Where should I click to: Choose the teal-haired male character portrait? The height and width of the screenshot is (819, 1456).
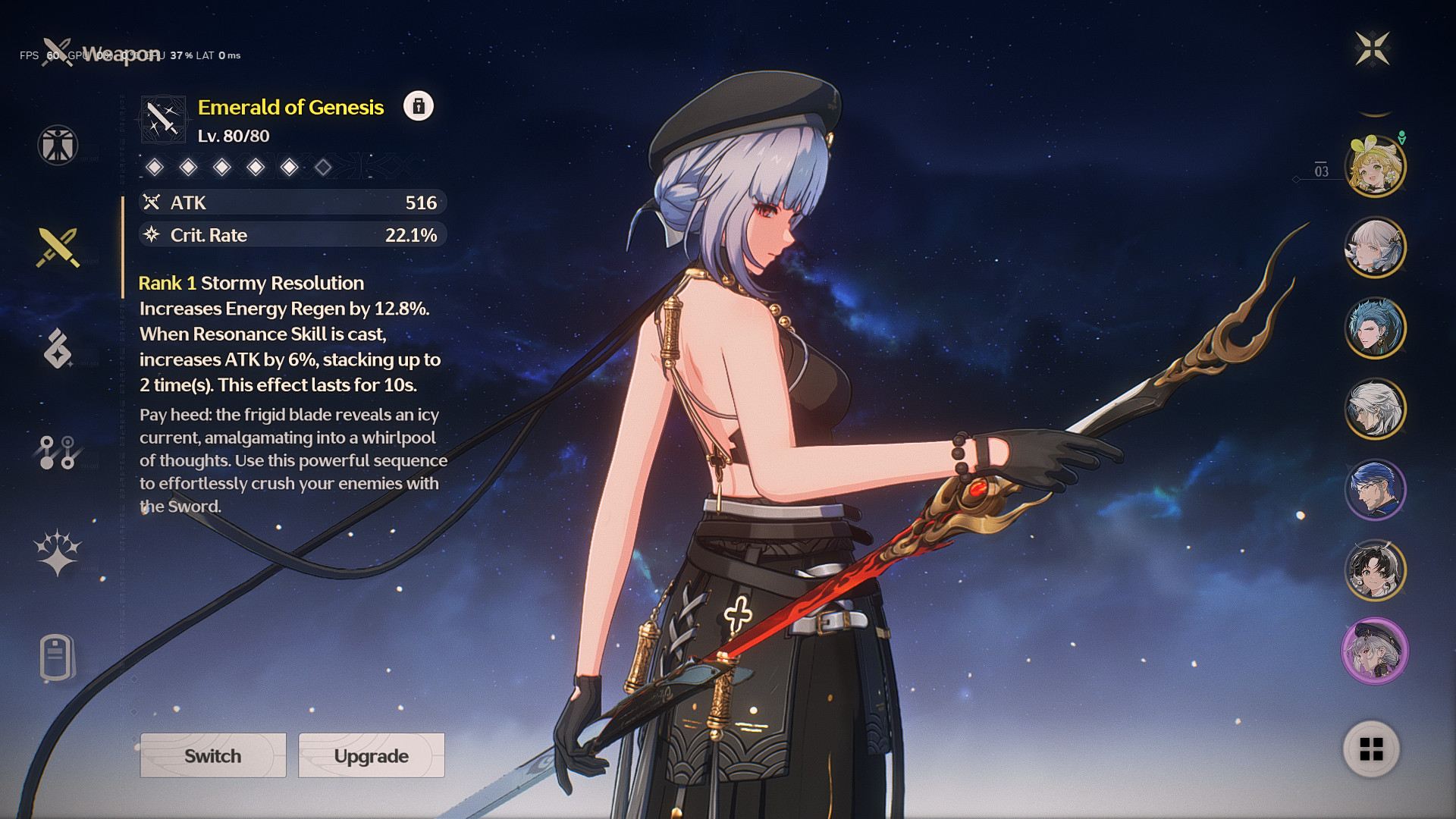(x=1375, y=328)
